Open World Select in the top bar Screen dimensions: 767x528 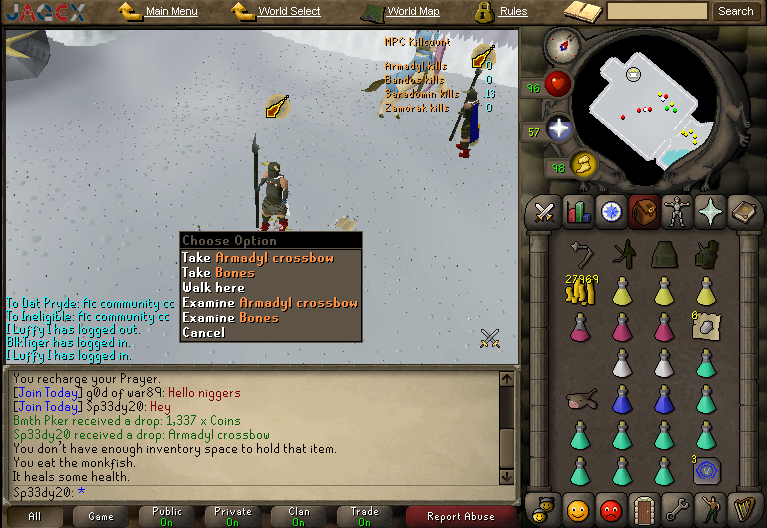[x=289, y=12]
